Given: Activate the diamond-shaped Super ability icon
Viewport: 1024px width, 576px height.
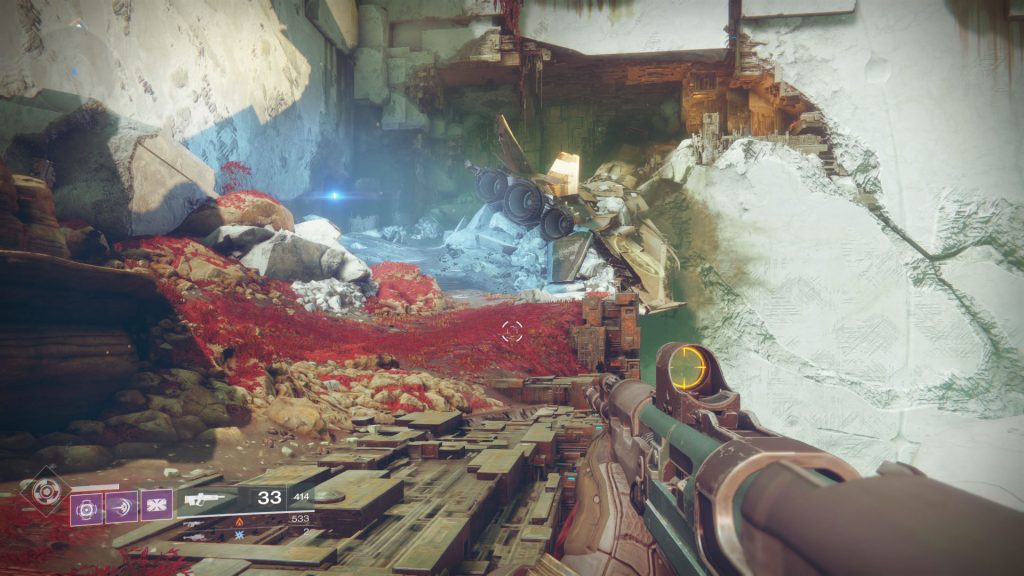Looking at the screenshot, I should tap(45, 492).
